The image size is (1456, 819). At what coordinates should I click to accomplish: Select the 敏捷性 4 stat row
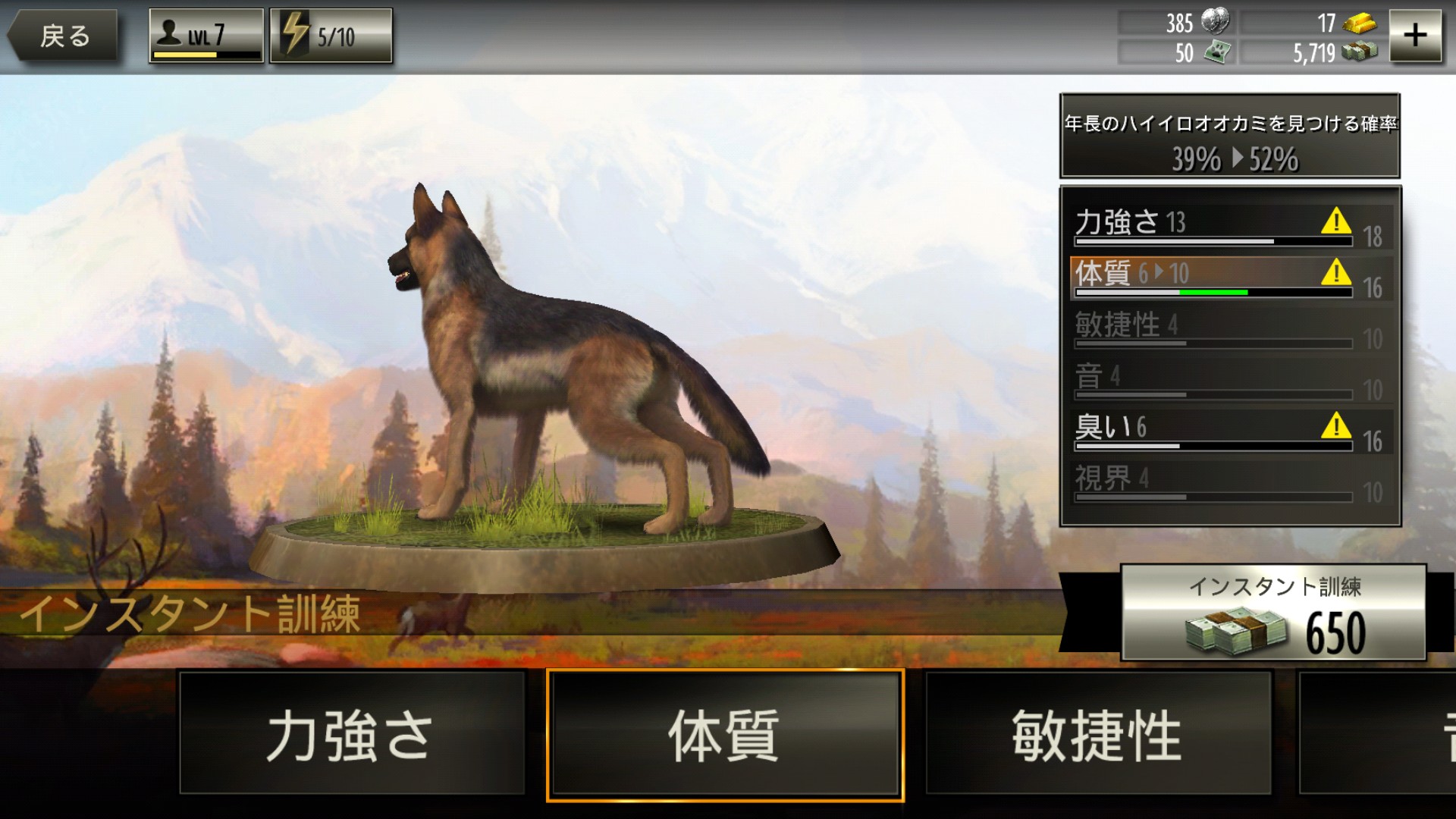click(x=1213, y=328)
